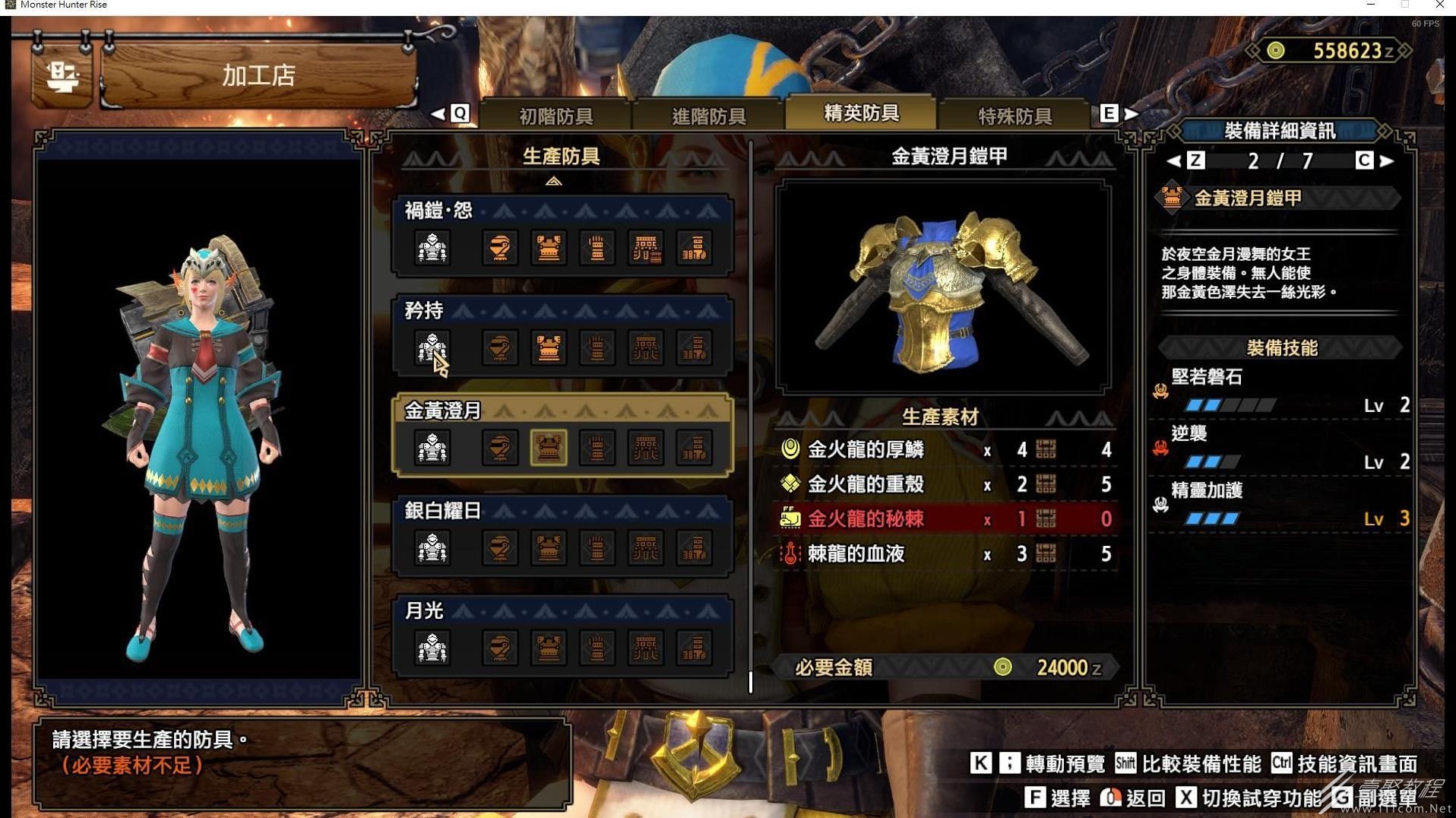Cycle to the previous armor category arrow
The height and width of the screenshot is (818, 1456).
[438, 114]
